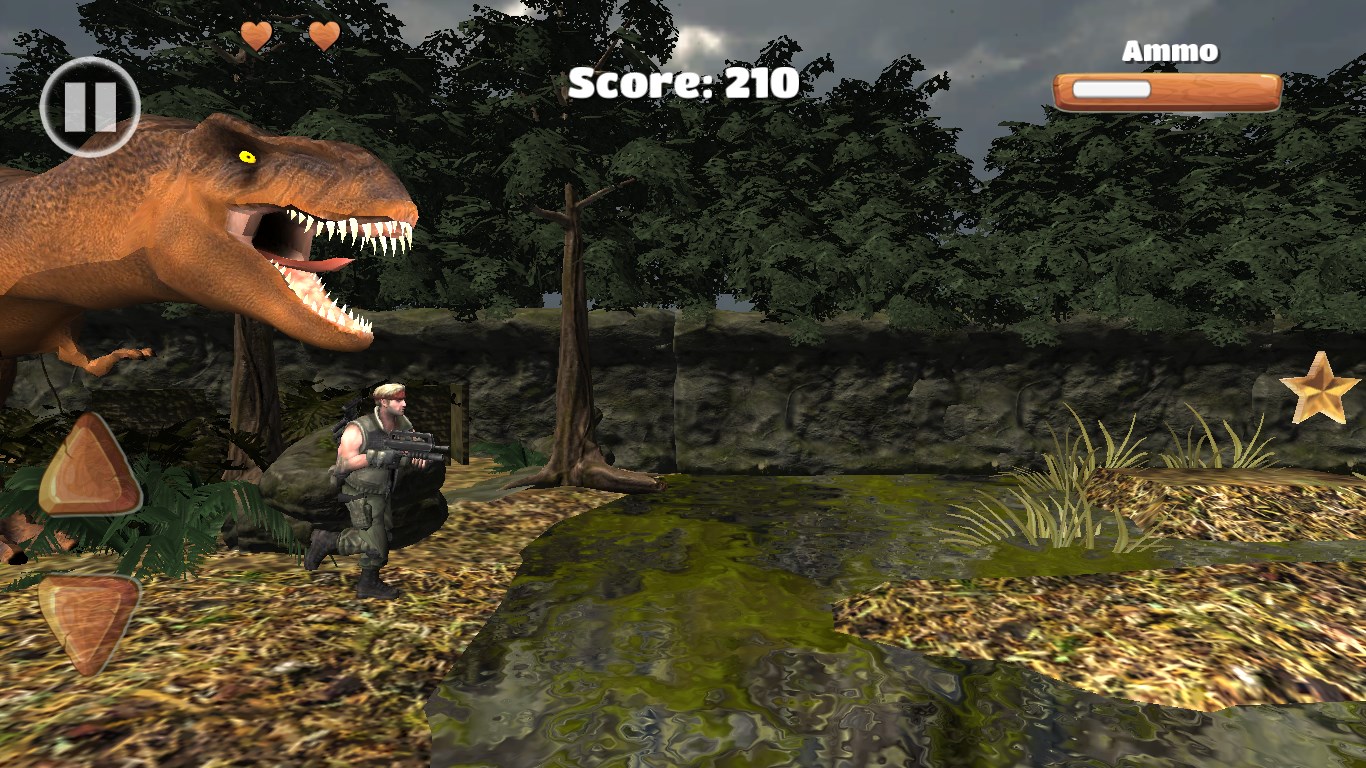Tap the downward wooden triangle button

(x=88, y=620)
